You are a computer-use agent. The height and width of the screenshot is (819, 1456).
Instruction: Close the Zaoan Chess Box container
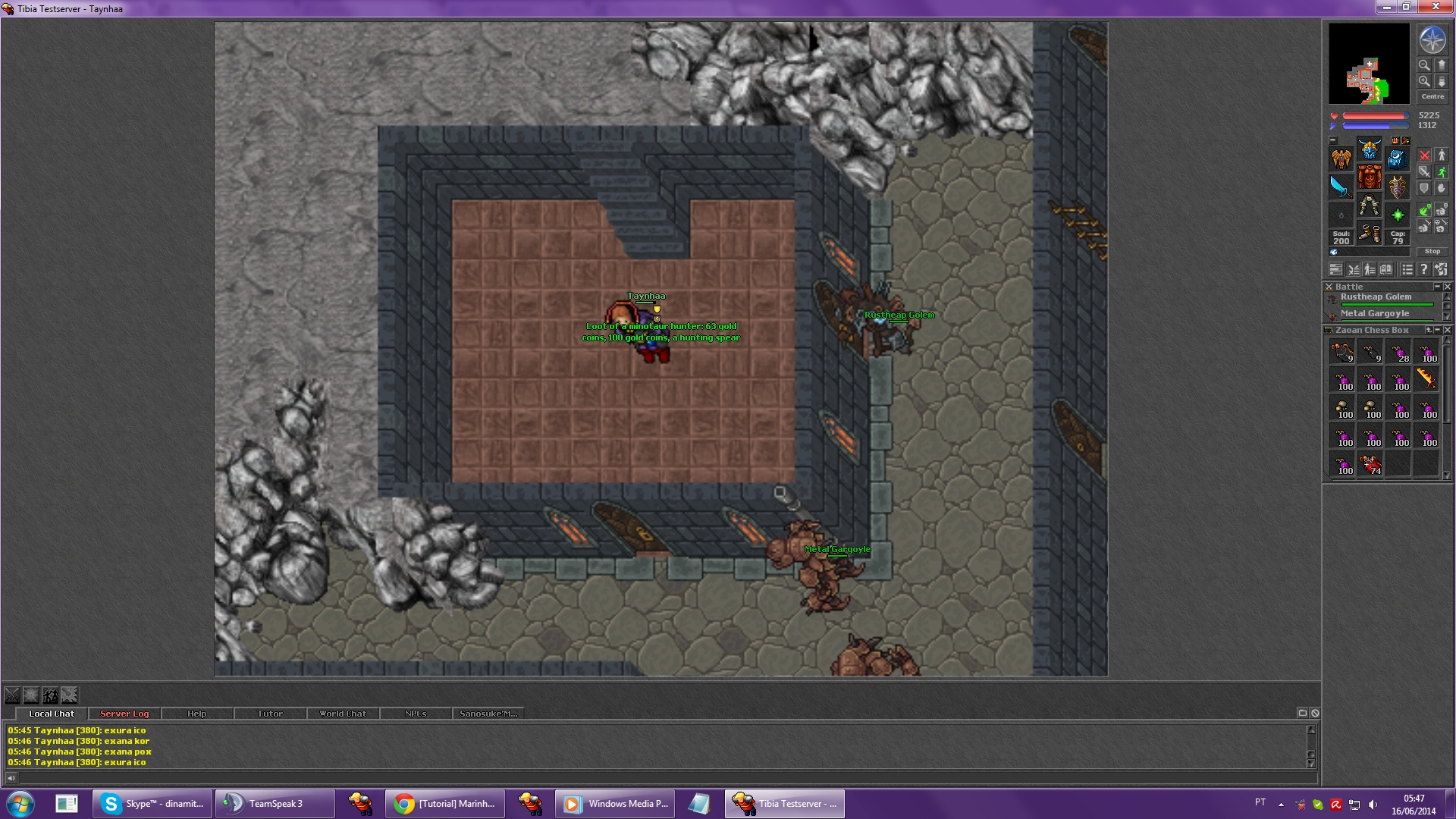click(1447, 330)
